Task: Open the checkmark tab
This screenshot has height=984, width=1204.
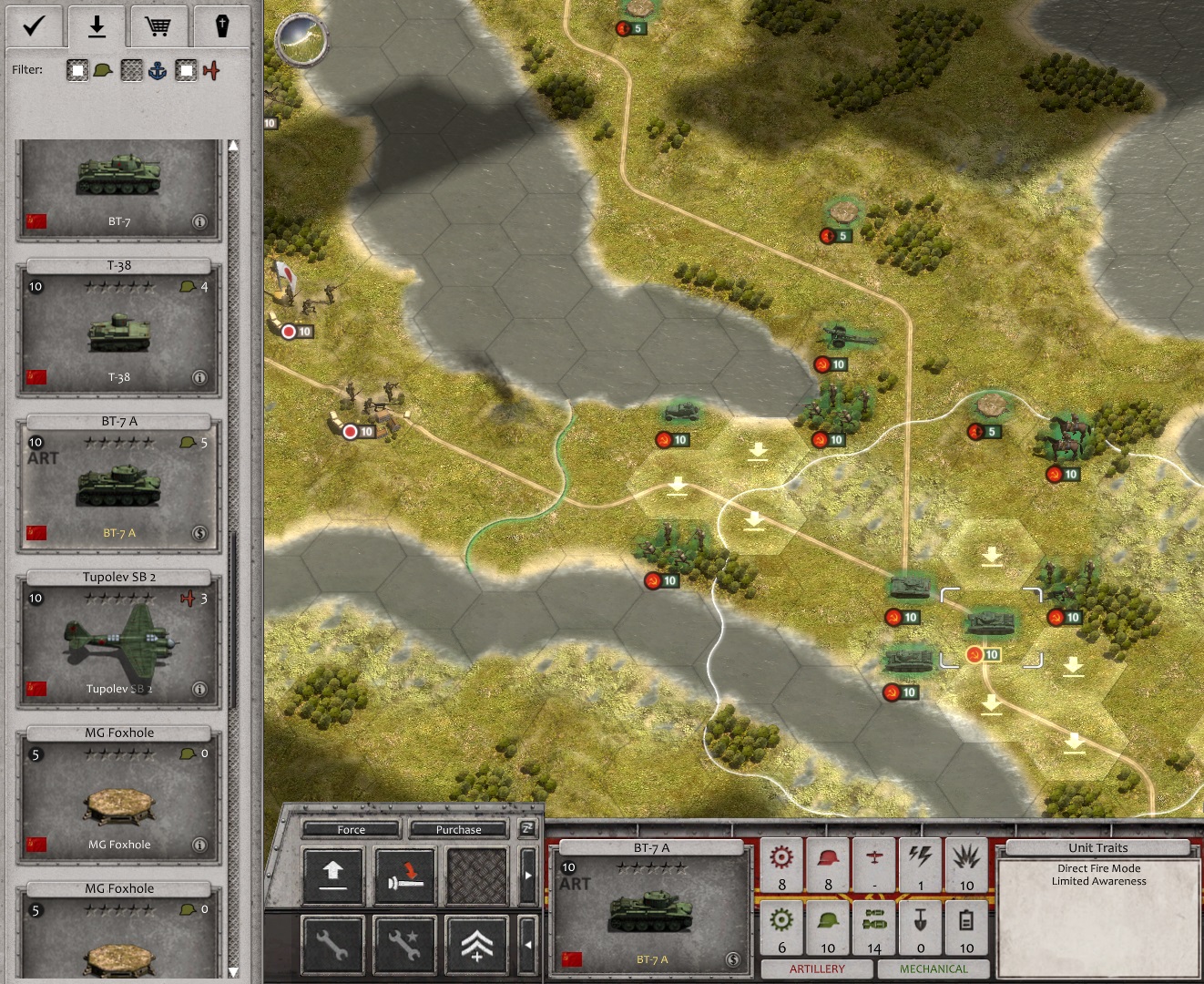Action: click(x=34, y=26)
